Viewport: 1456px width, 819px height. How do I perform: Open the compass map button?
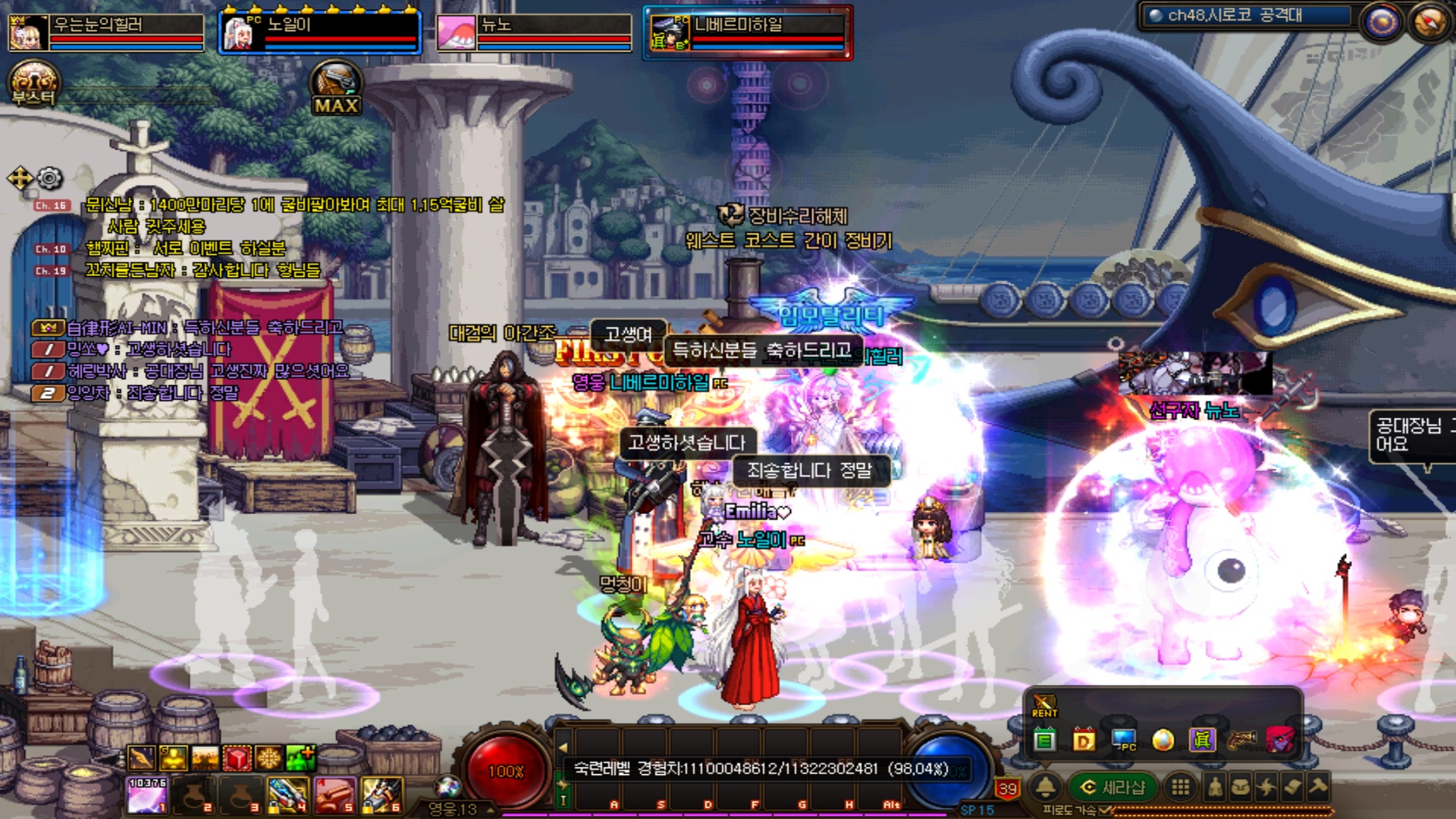point(1429,23)
